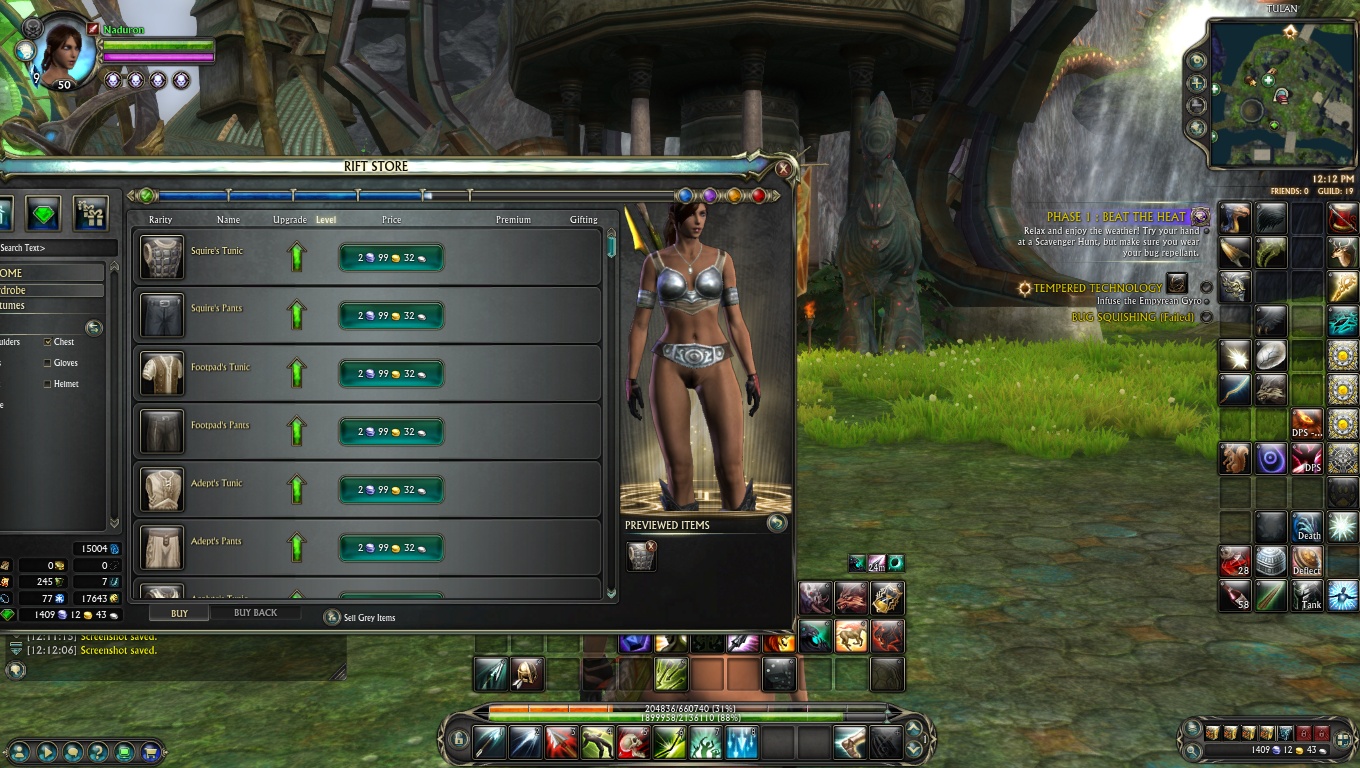Open the Tempered Technology quest tracker entry
Screen dimensions: 1360x768
point(1097,288)
